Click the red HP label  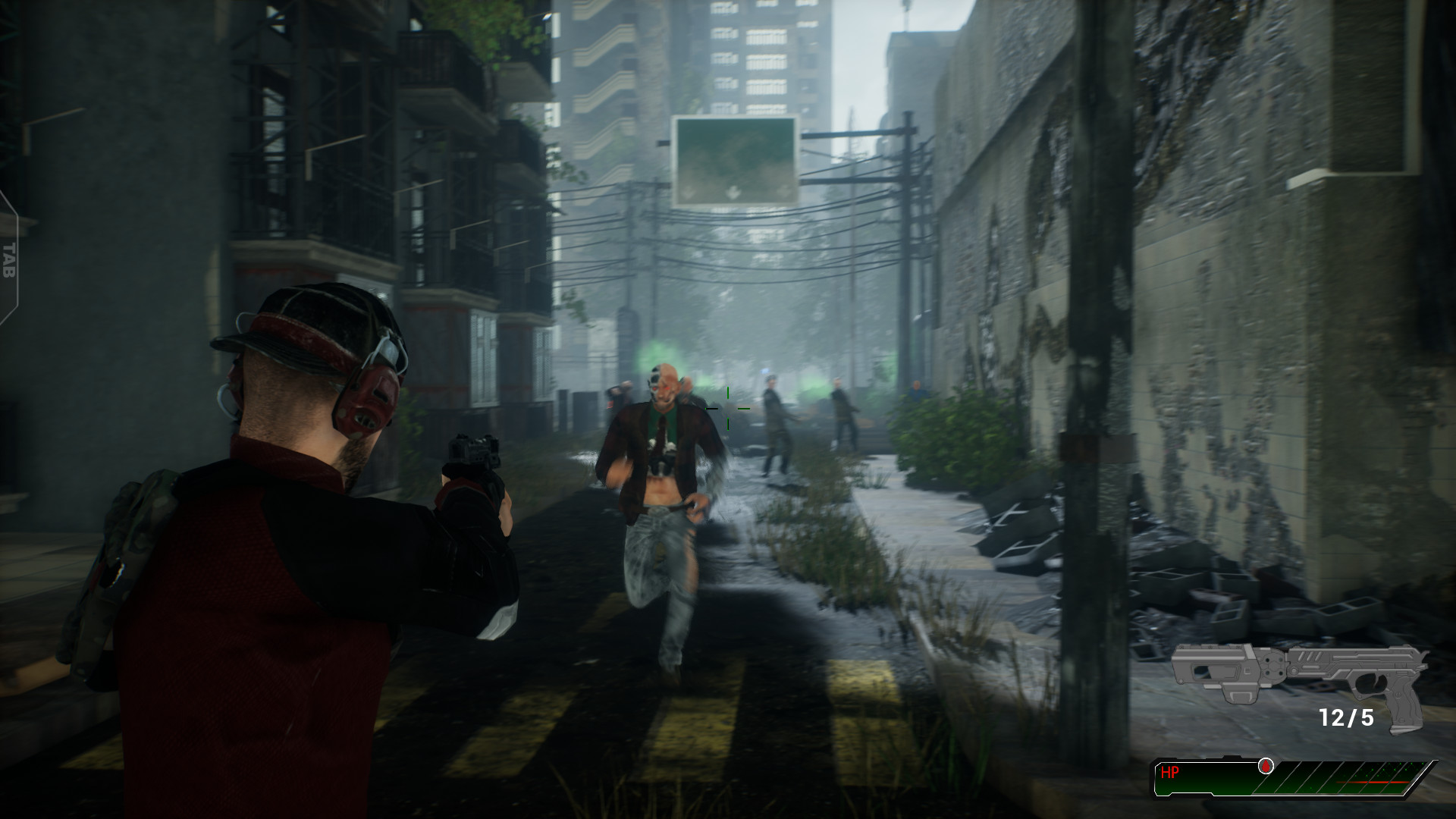[1171, 772]
